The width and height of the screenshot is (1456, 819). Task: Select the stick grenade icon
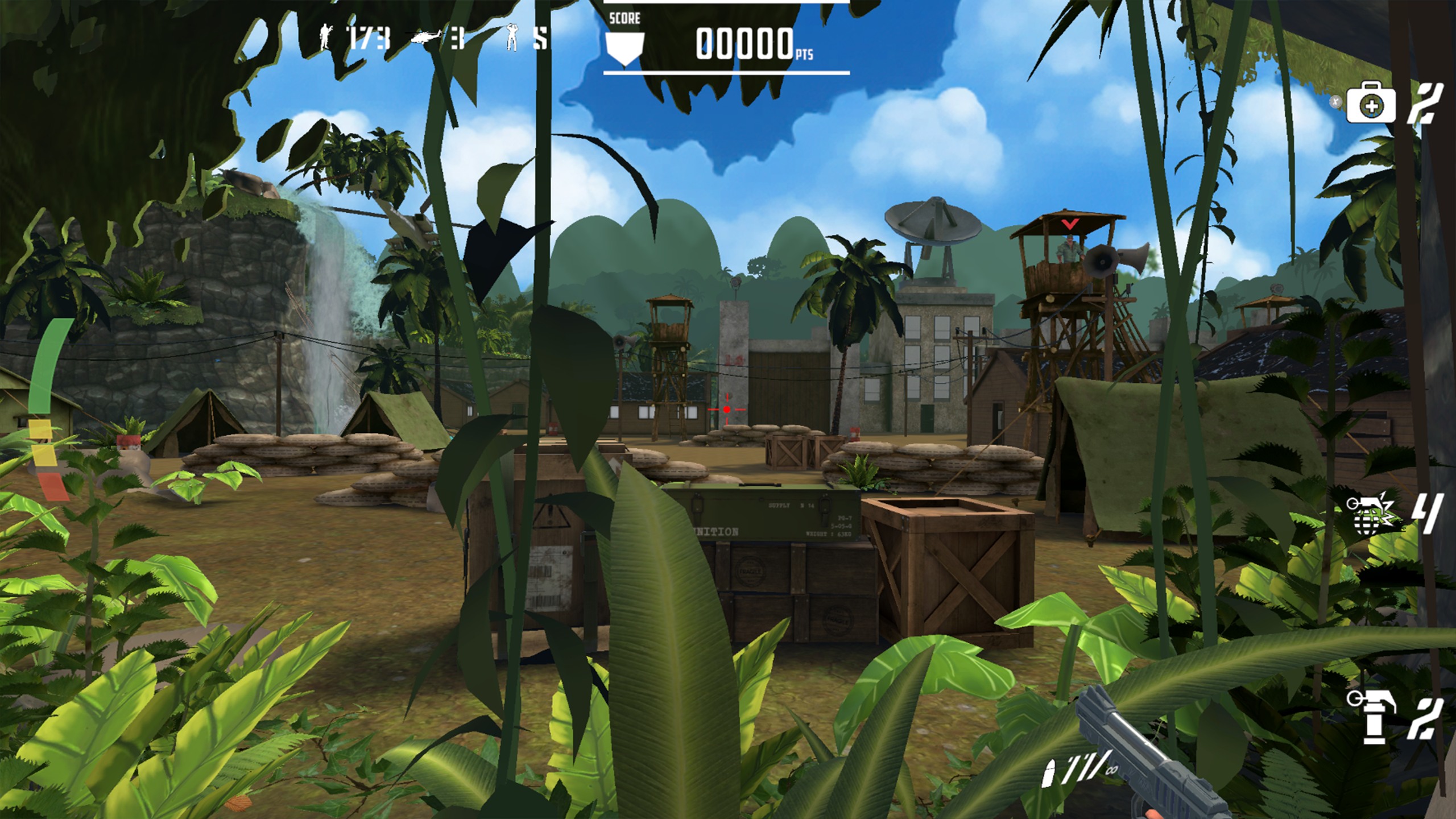click(1371, 718)
